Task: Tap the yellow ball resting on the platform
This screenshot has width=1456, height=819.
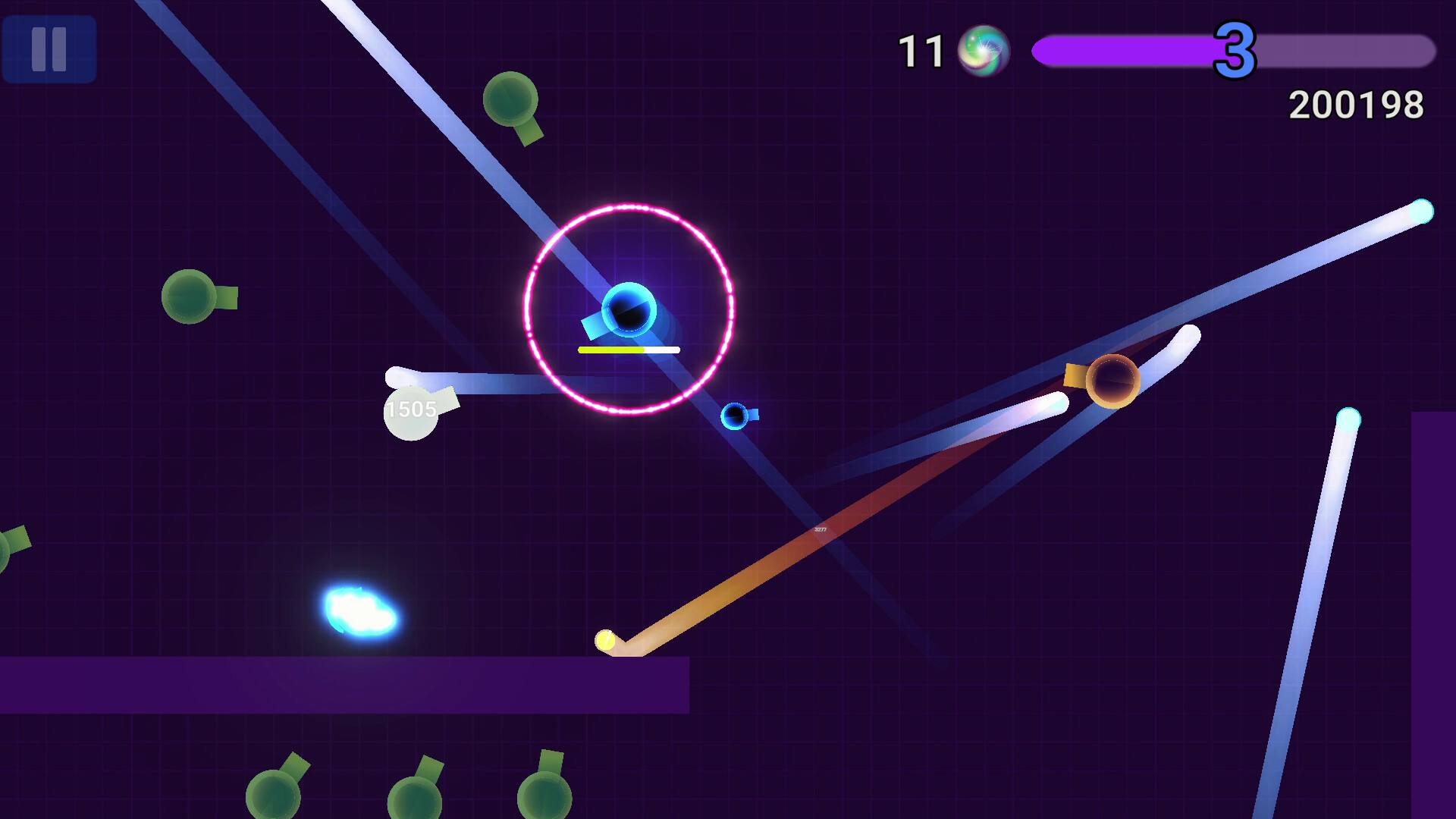Action: (x=607, y=639)
